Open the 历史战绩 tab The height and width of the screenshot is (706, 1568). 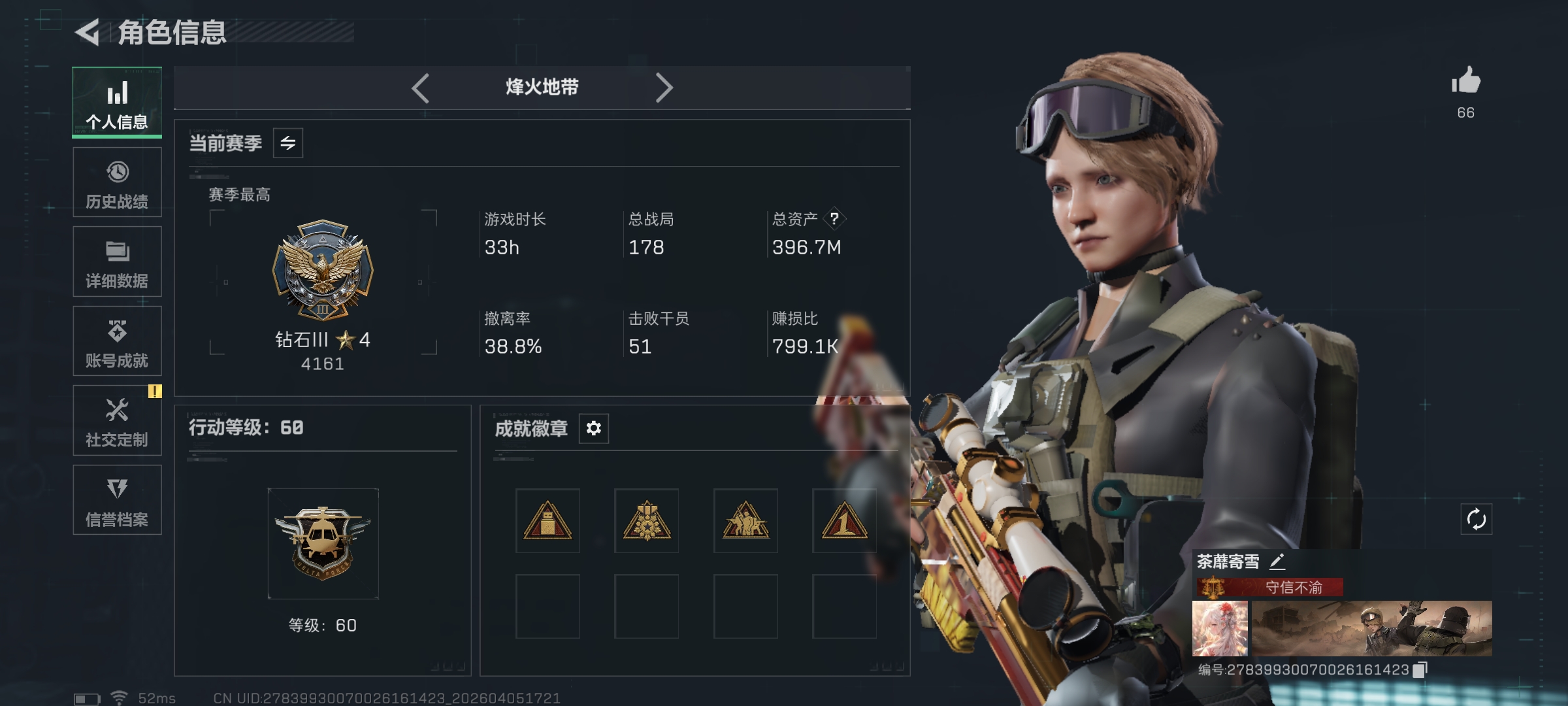pos(117,182)
